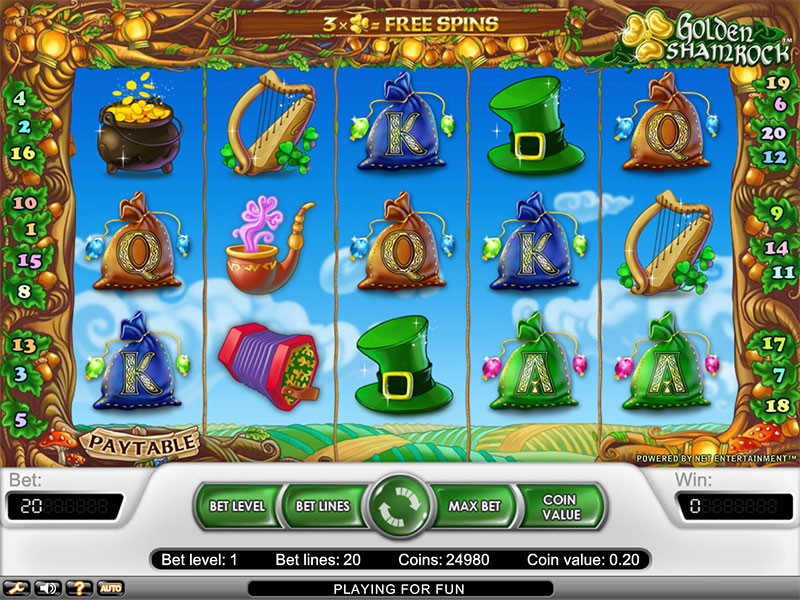The height and width of the screenshot is (600, 800).
Task: Toggle sound with the speaker icon
Action: [47, 587]
